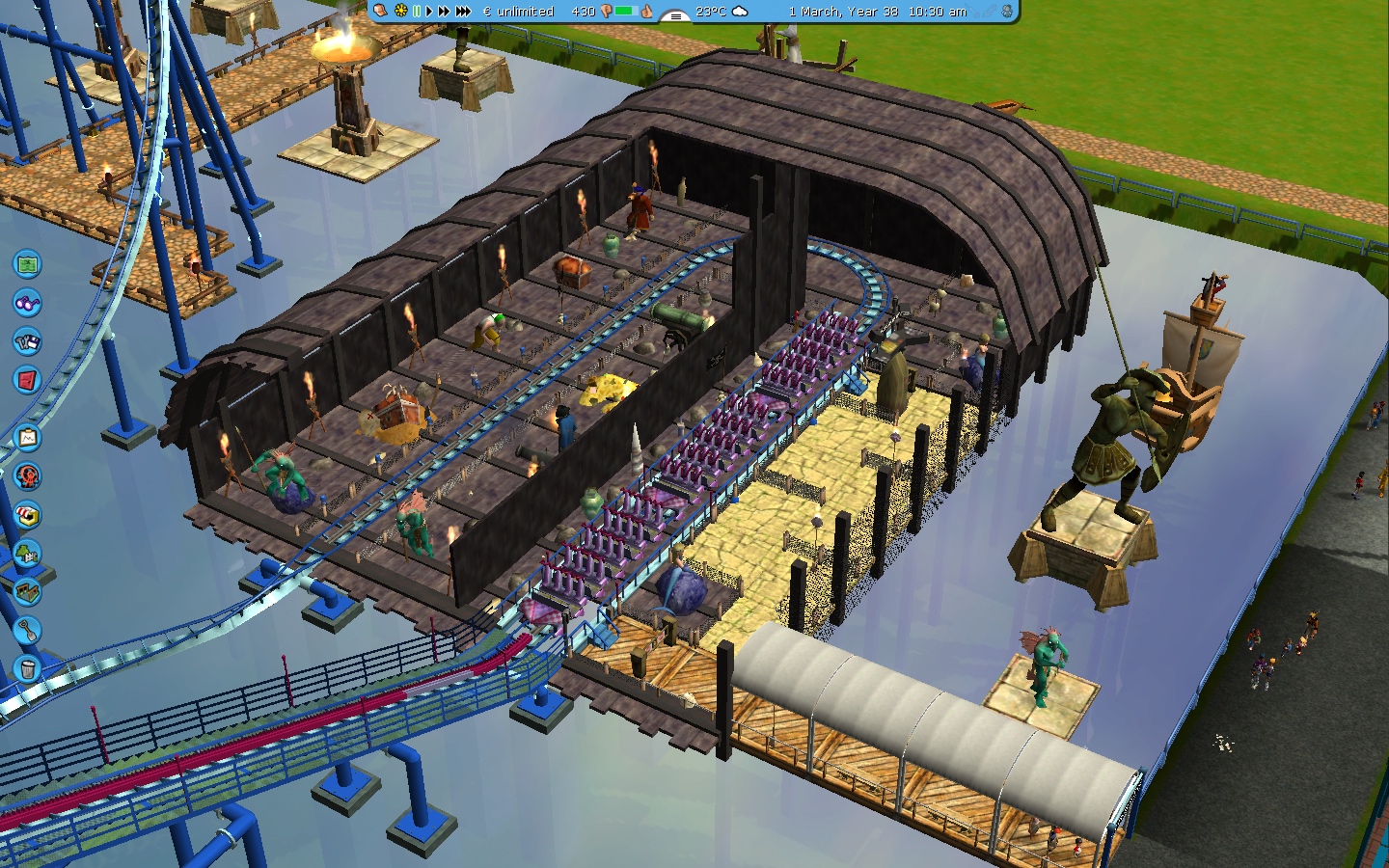Open the striped awning shops menu
Screen dimensions: 1389x868
point(27,514)
